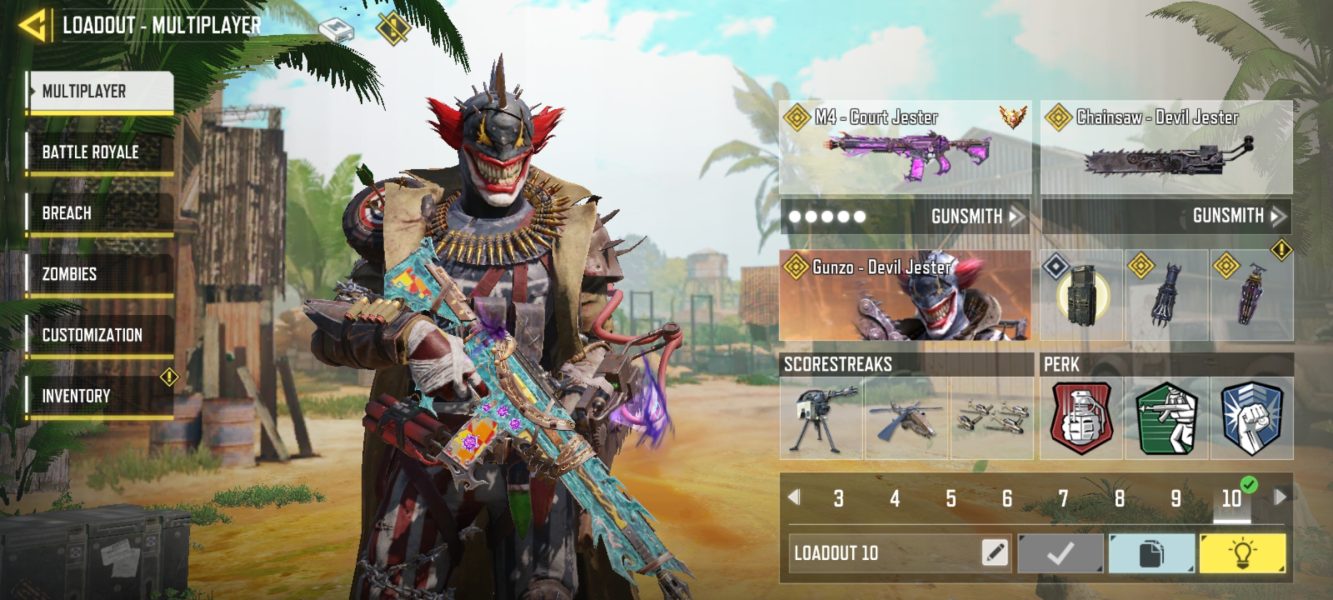1333x600 pixels.
Task: Show the Inventory tab
Action: click(x=99, y=397)
